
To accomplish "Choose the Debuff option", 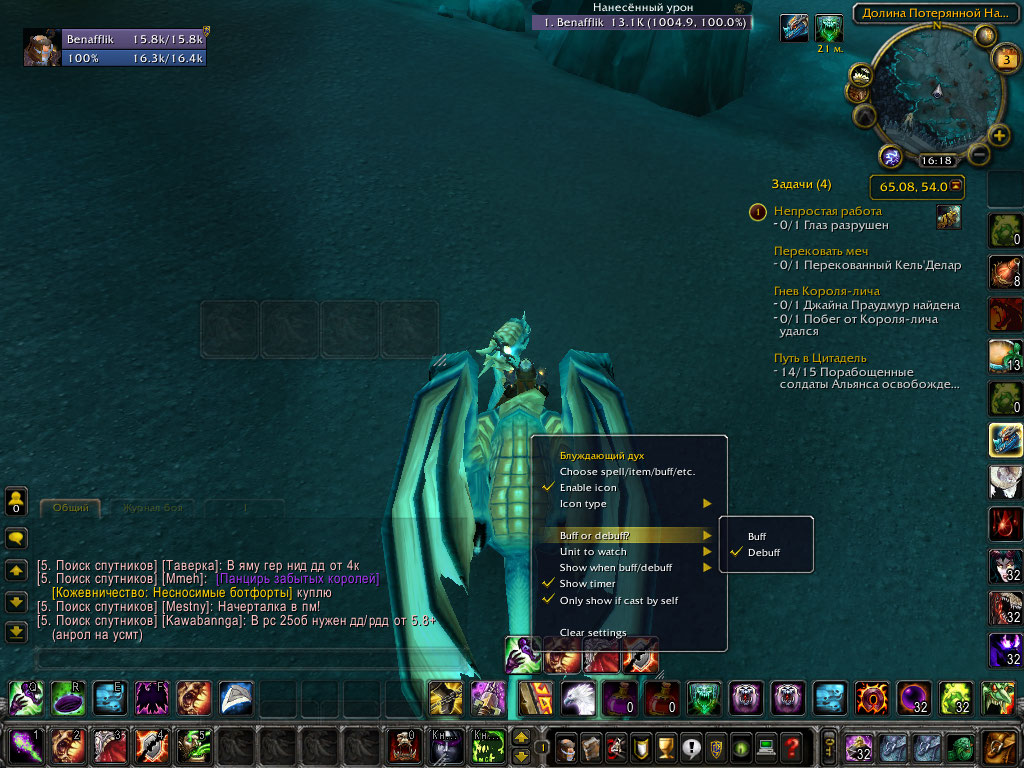I will 763,552.
